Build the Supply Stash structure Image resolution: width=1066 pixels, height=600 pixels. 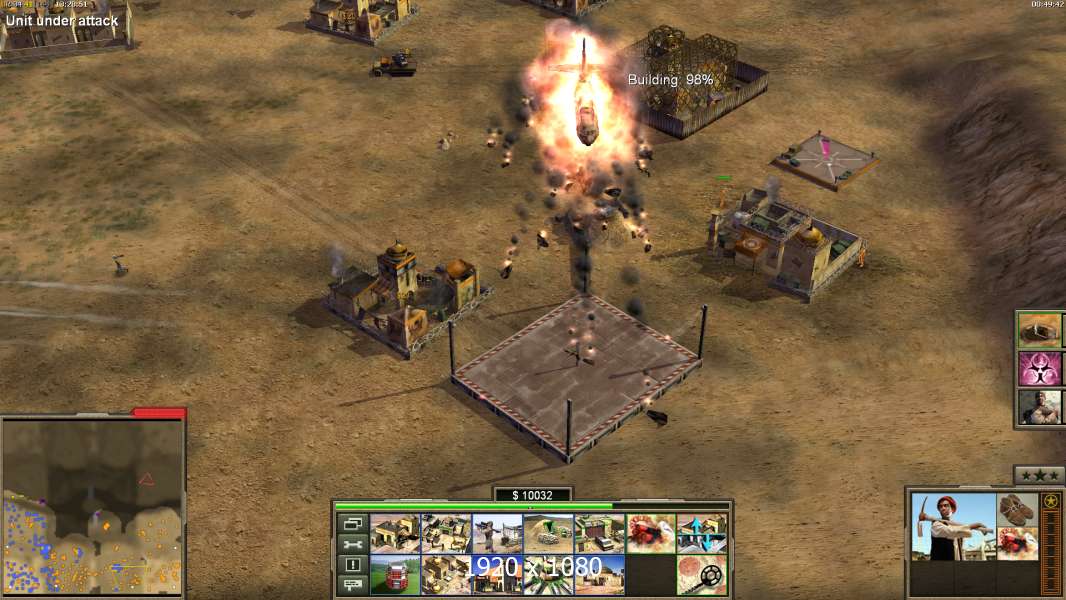point(395,533)
